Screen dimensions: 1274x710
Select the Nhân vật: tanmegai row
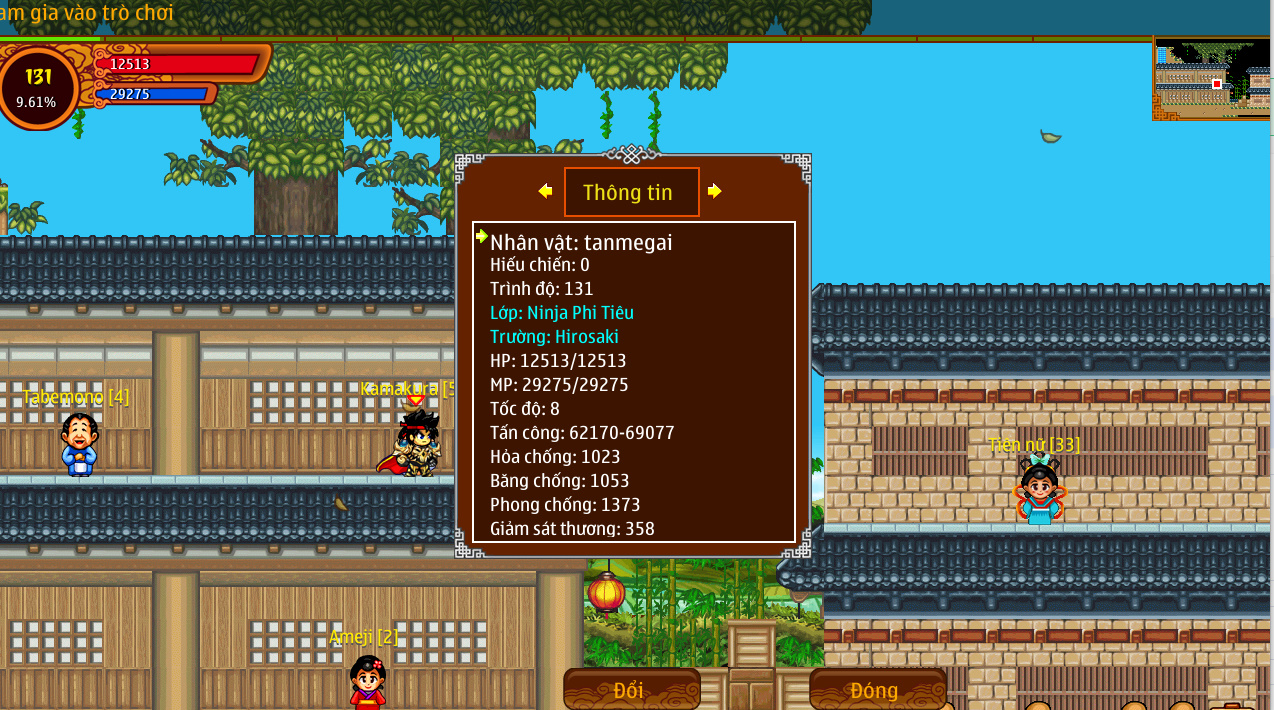[582, 242]
